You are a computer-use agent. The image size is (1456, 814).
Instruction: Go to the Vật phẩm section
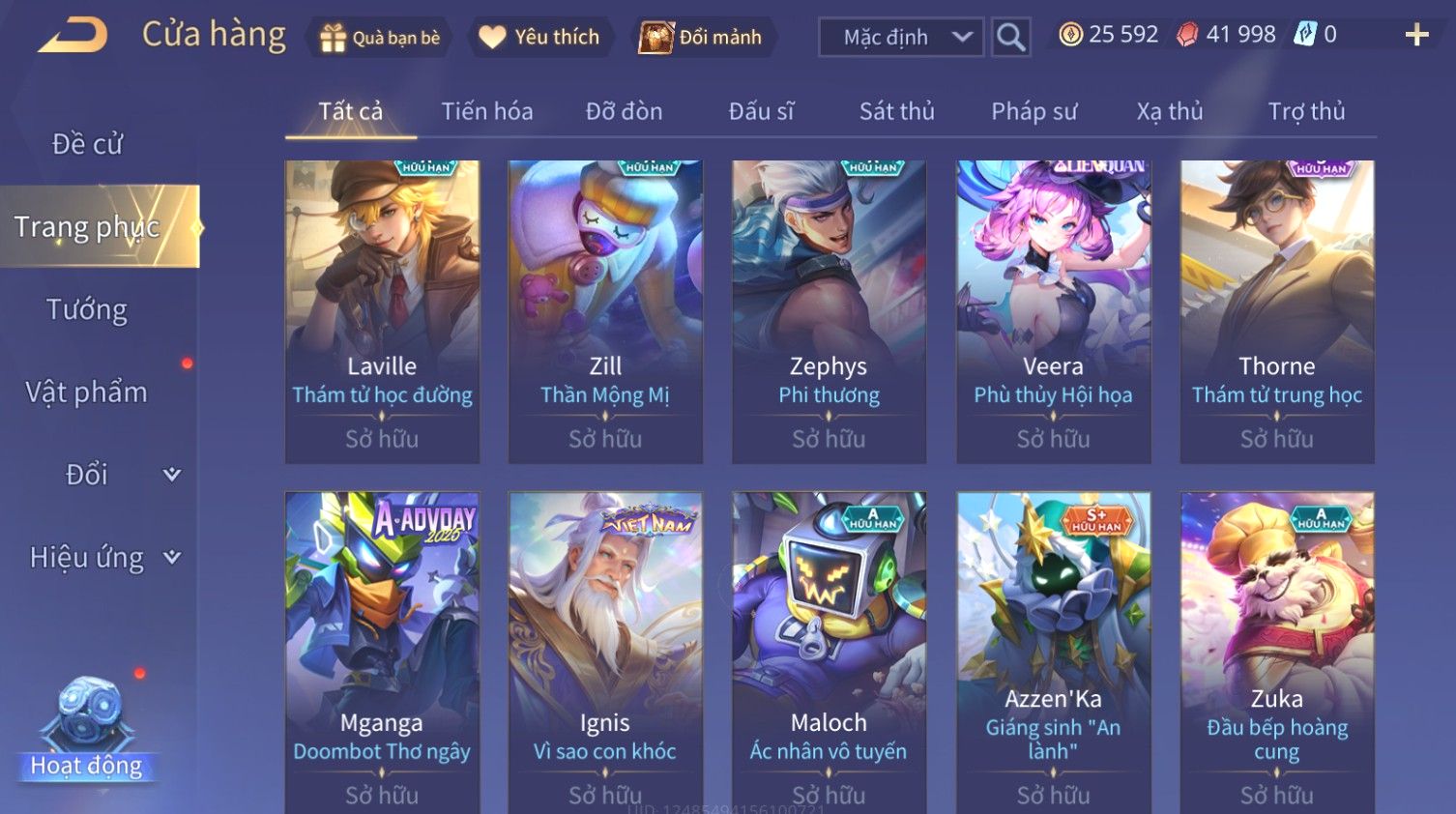coord(87,392)
